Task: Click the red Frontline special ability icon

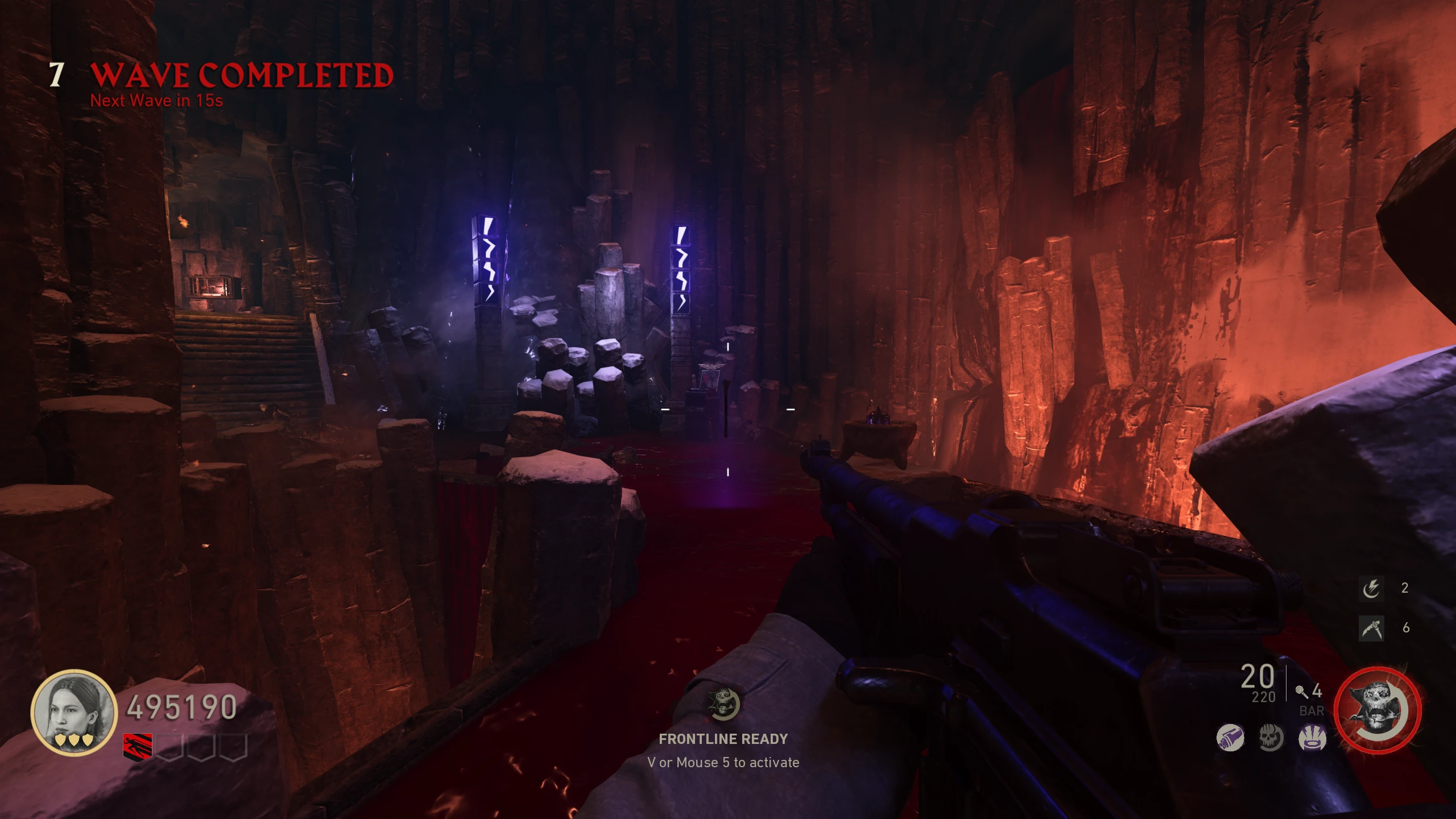Action: [1377, 710]
